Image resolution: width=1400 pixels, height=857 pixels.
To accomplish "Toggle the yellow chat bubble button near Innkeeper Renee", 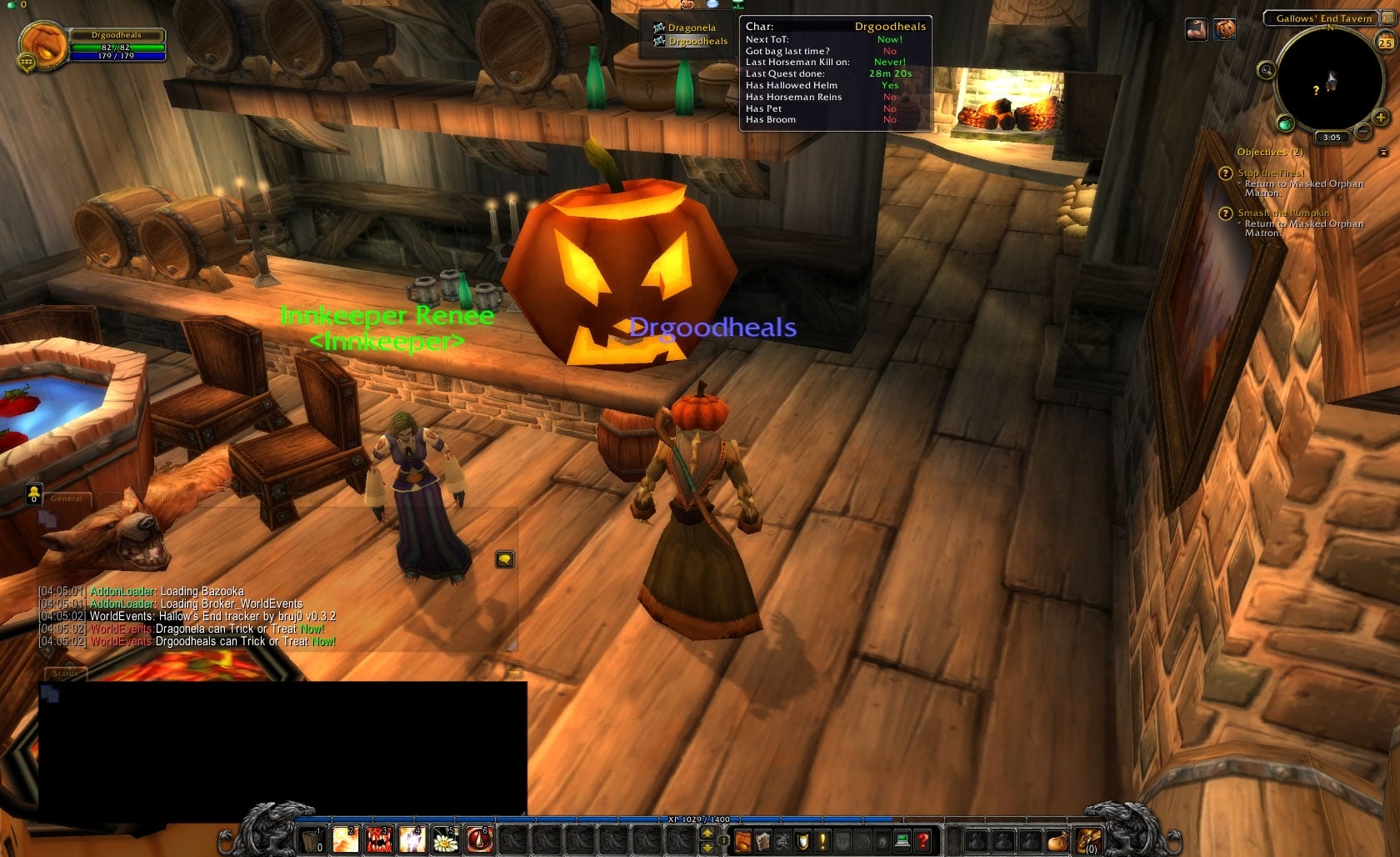I will coord(504,559).
